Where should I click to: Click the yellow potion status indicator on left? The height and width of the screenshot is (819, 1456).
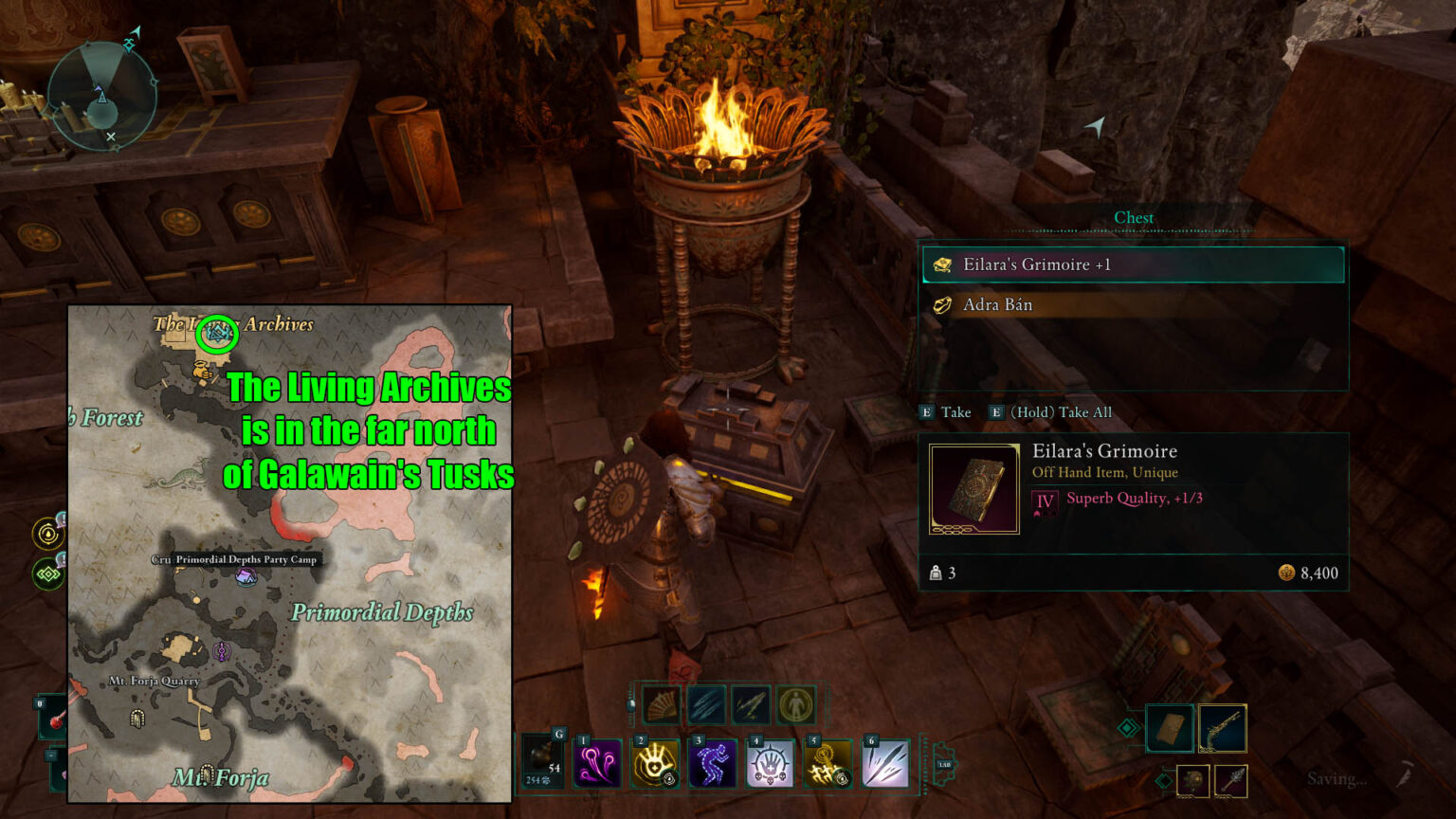coord(48,534)
